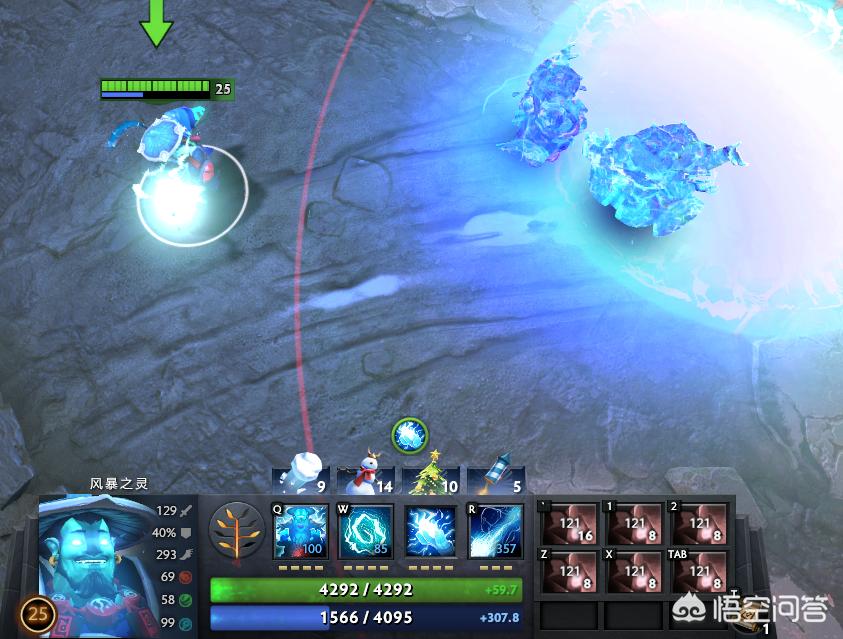The height and width of the screenshot is (639, 843).
Task: Select the item slot labeled Z
Action: click(x=570, y=573)
